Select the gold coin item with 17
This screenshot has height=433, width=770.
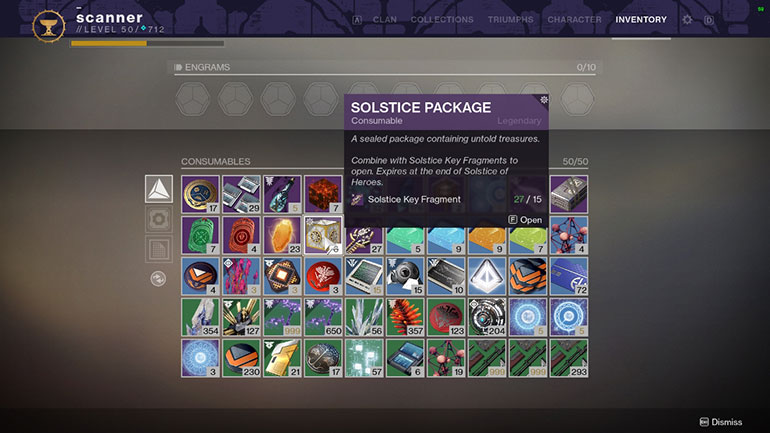200,194
